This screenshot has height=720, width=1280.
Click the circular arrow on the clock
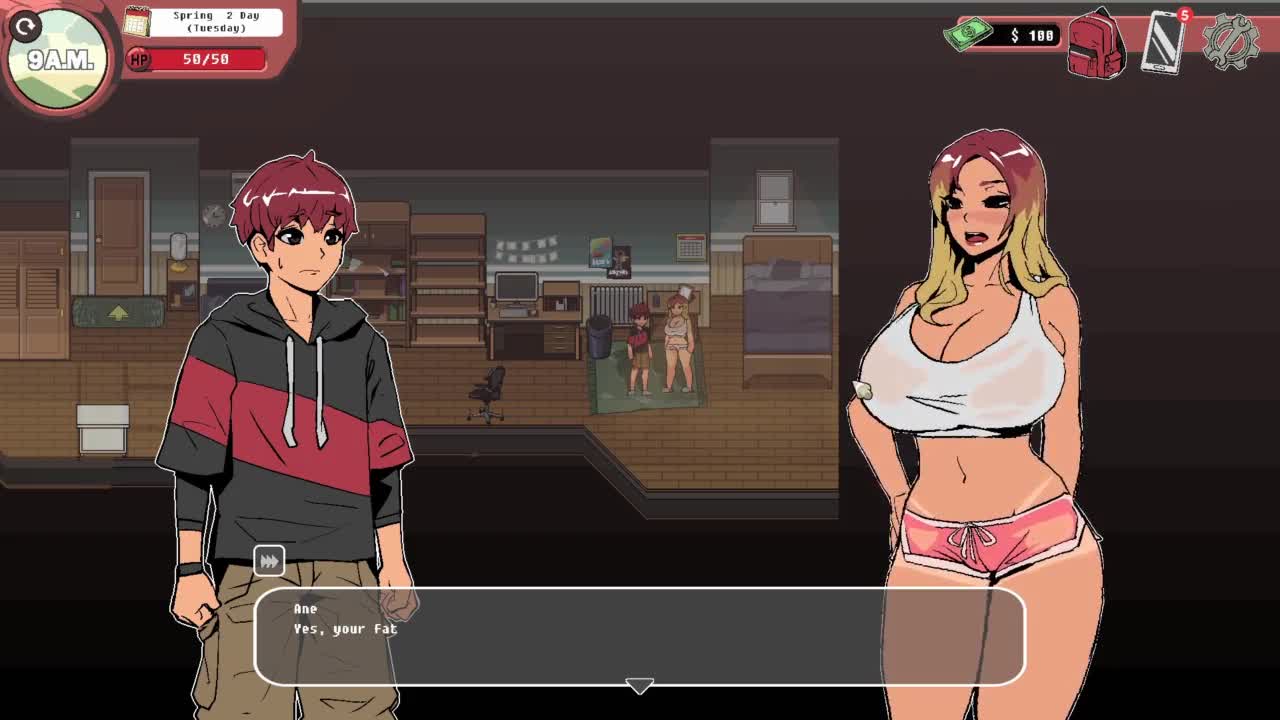pos(25,27)
